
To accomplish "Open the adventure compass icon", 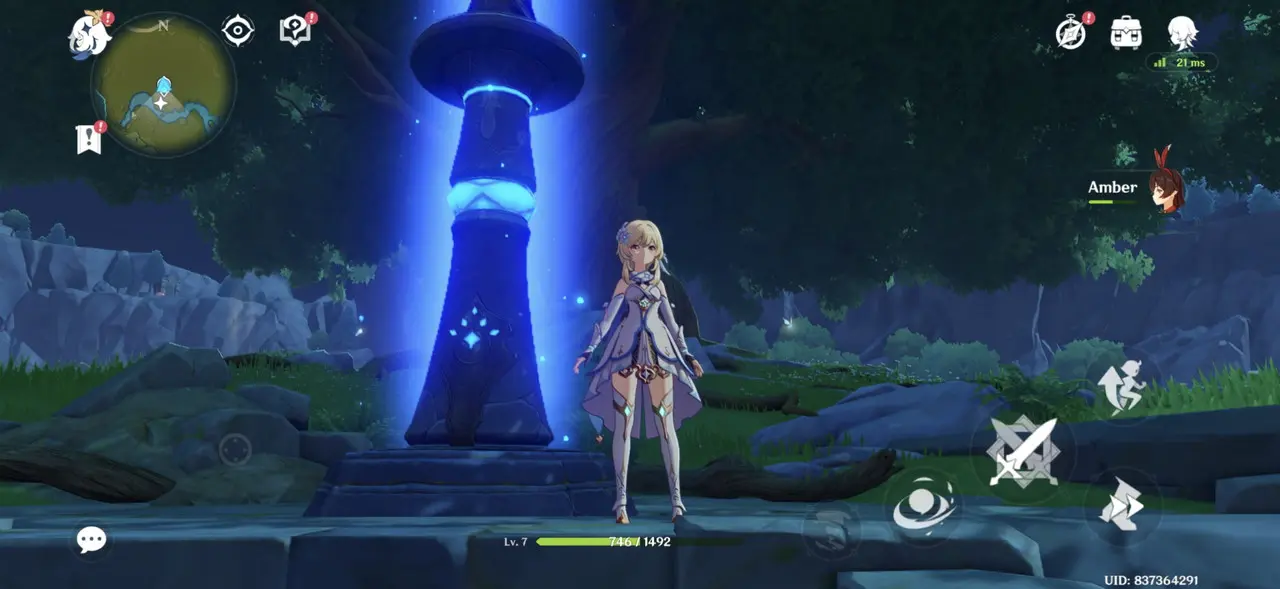I will click(x=1071, y=33).
